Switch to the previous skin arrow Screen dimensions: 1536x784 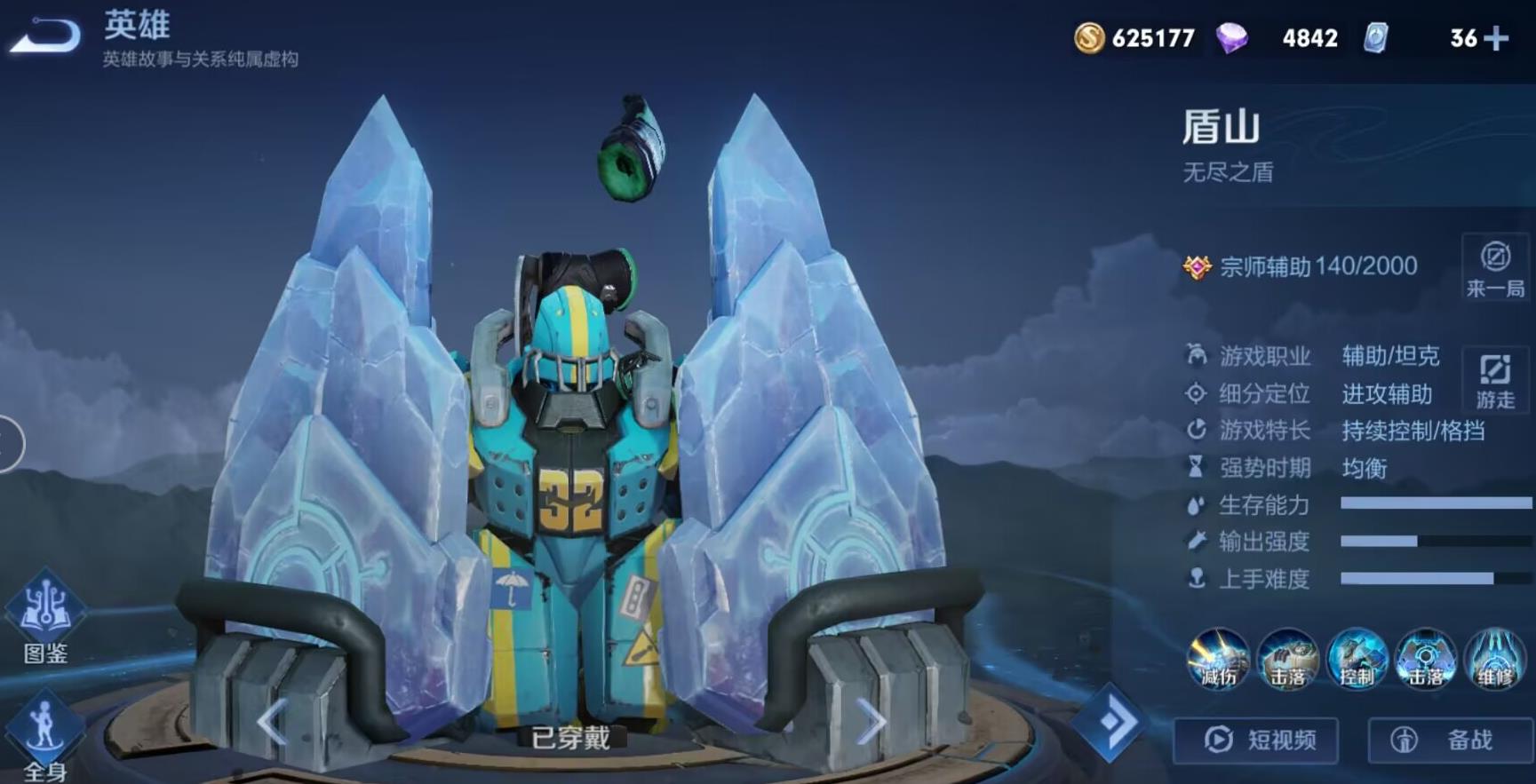pyautogui.click(x=272, y=721)
